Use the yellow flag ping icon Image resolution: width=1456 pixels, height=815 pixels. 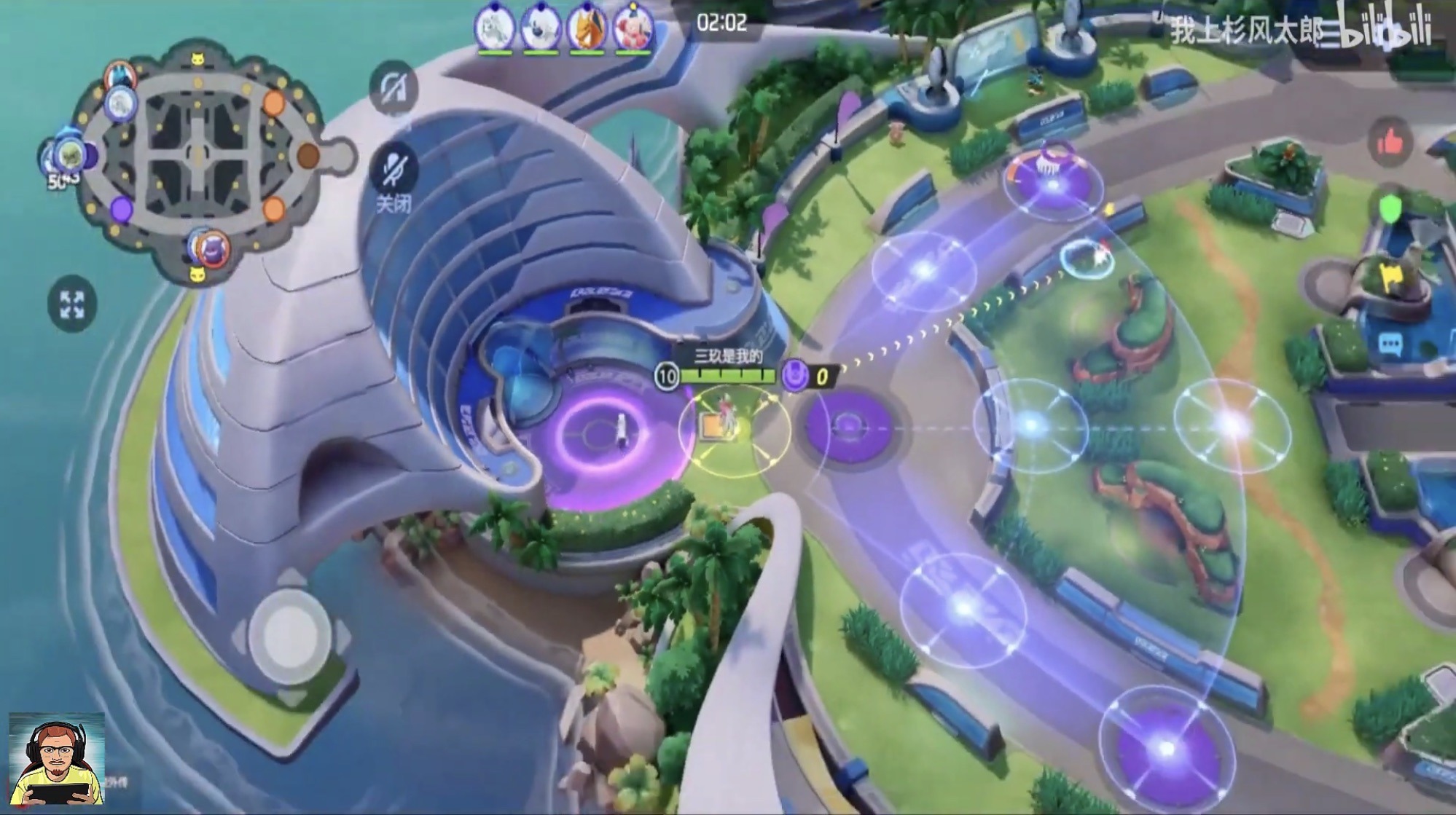pos(1390,277)
